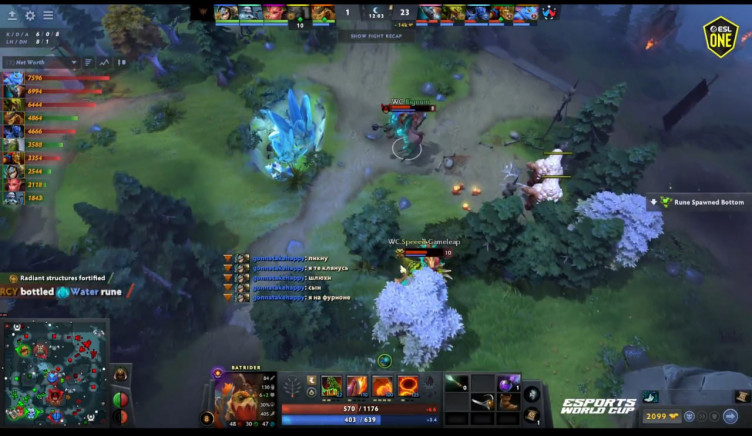Select the purple orb inventory item

507,384
